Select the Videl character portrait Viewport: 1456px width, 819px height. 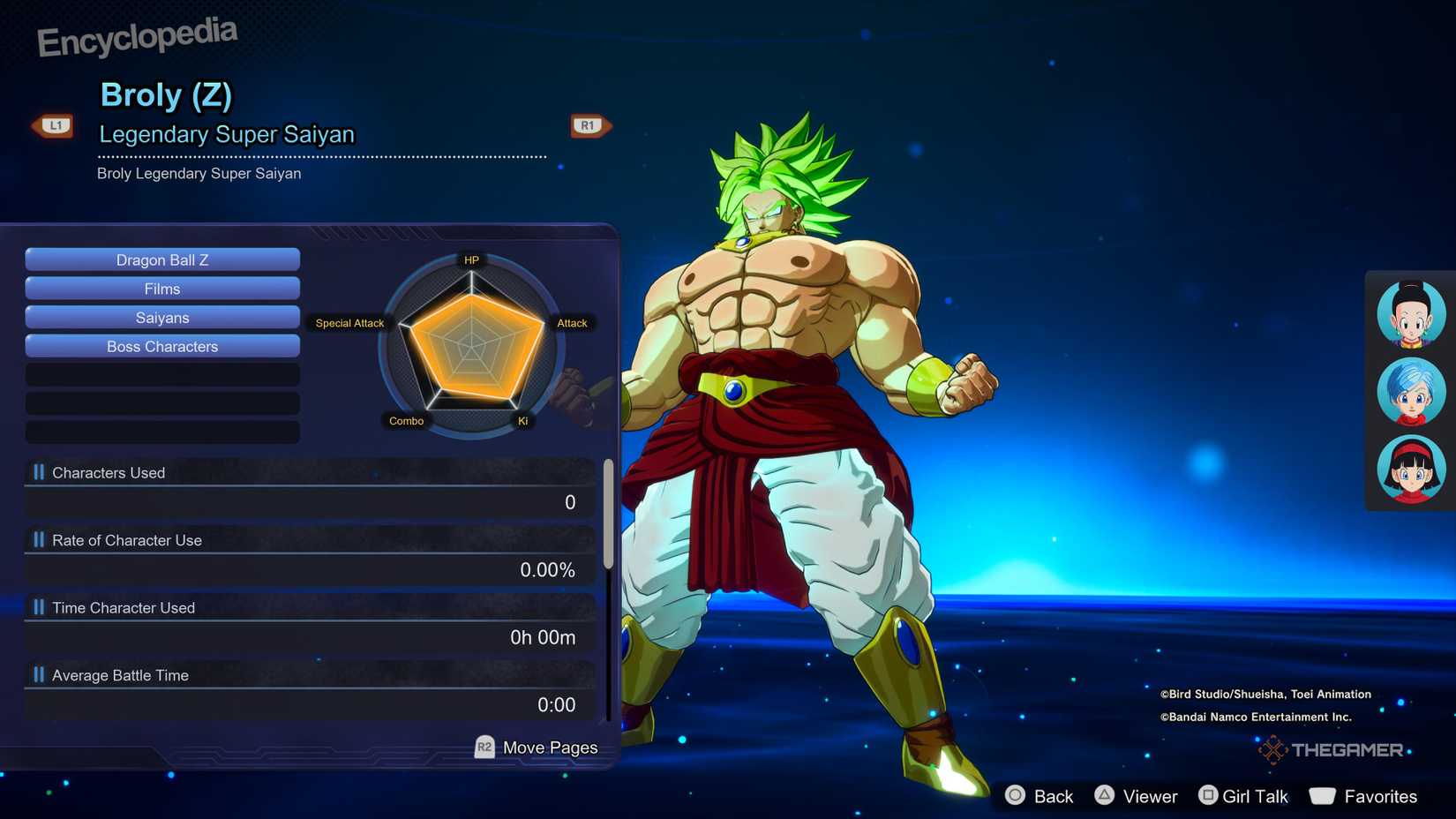pos(1409,470)
